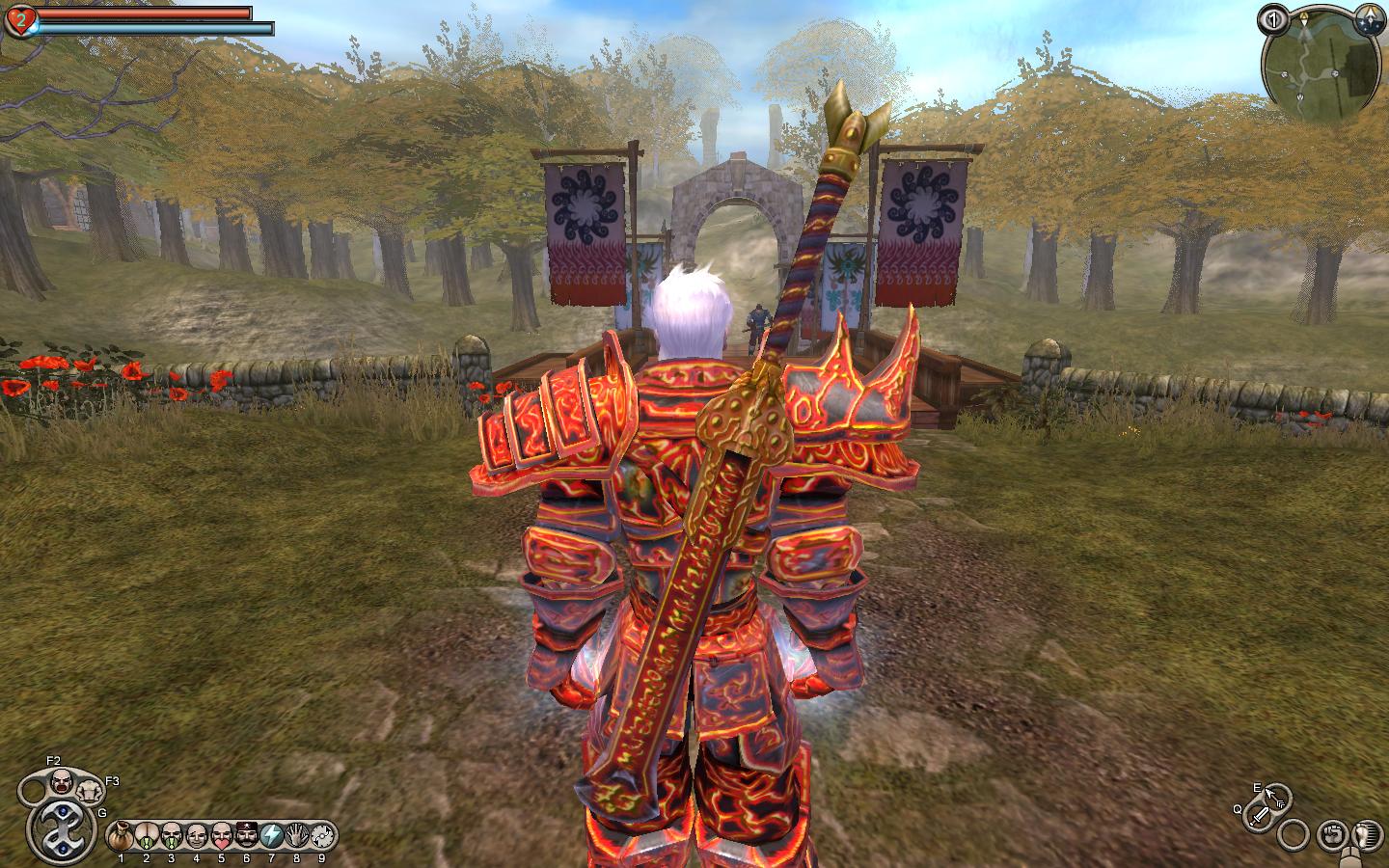This screenshot has width=1389, height=868.
Task: Select the gold pouch quick slot
Action: (x=121, y=835)
